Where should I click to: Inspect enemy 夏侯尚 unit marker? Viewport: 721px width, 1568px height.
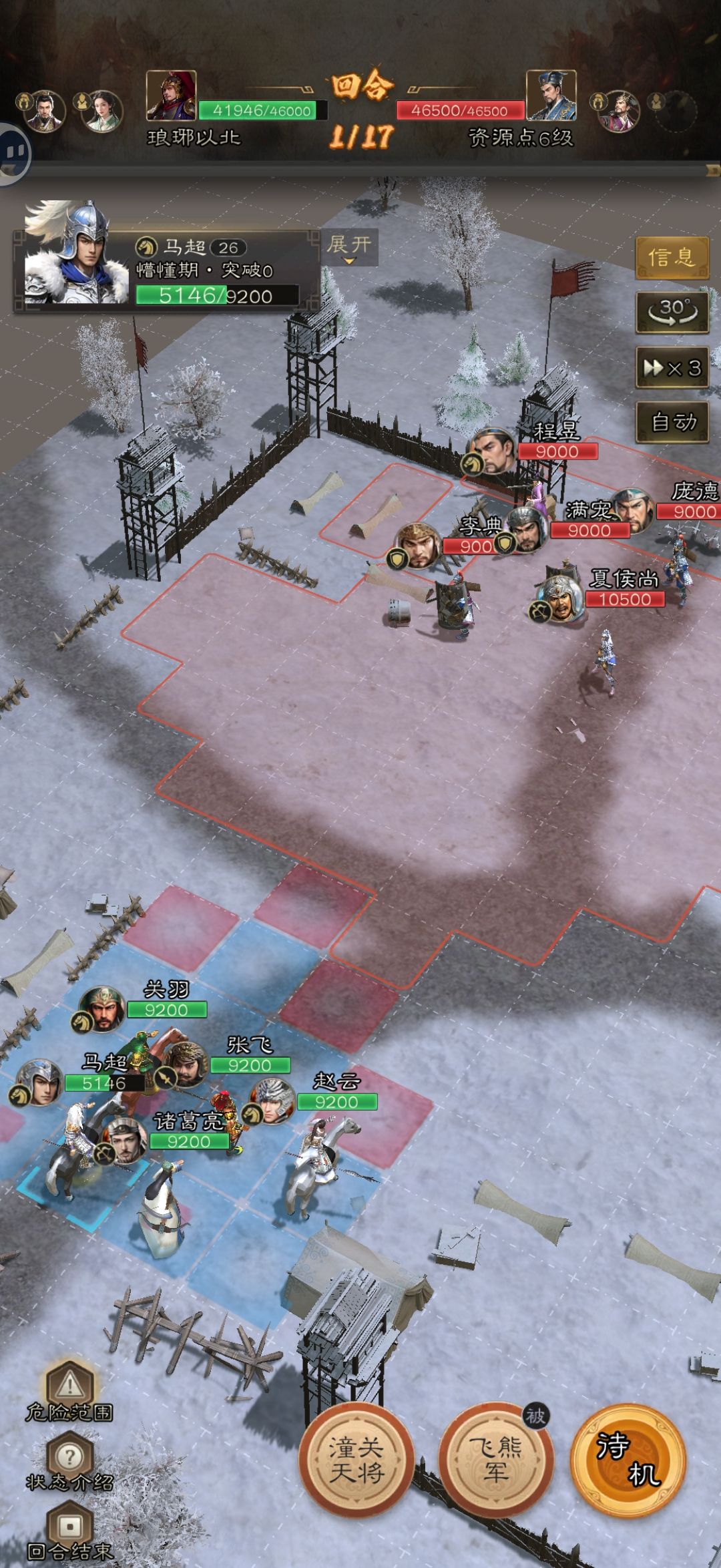(560, 597)
